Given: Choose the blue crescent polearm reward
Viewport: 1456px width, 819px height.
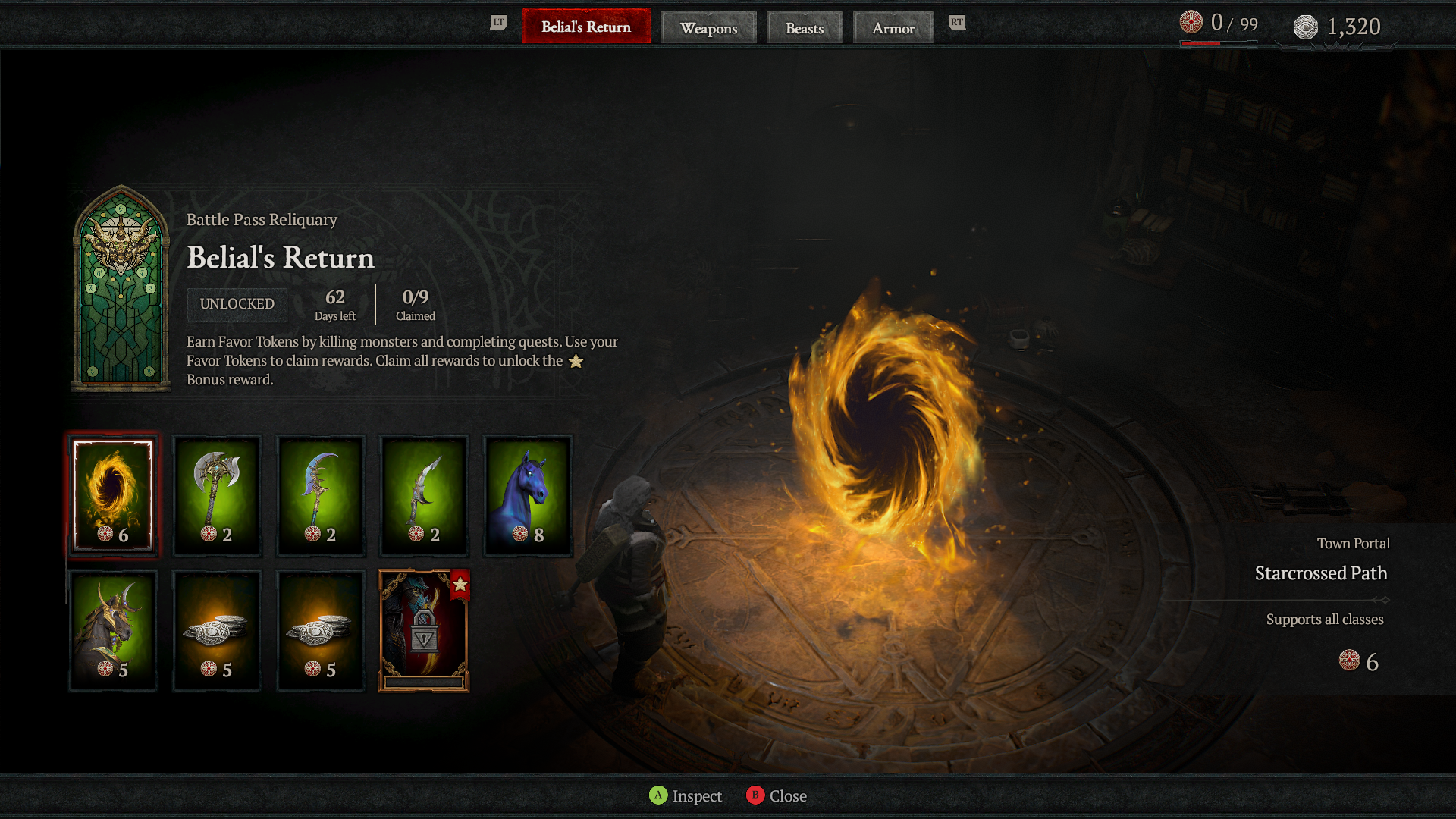Looking at the screenshot, I should 321,496.
